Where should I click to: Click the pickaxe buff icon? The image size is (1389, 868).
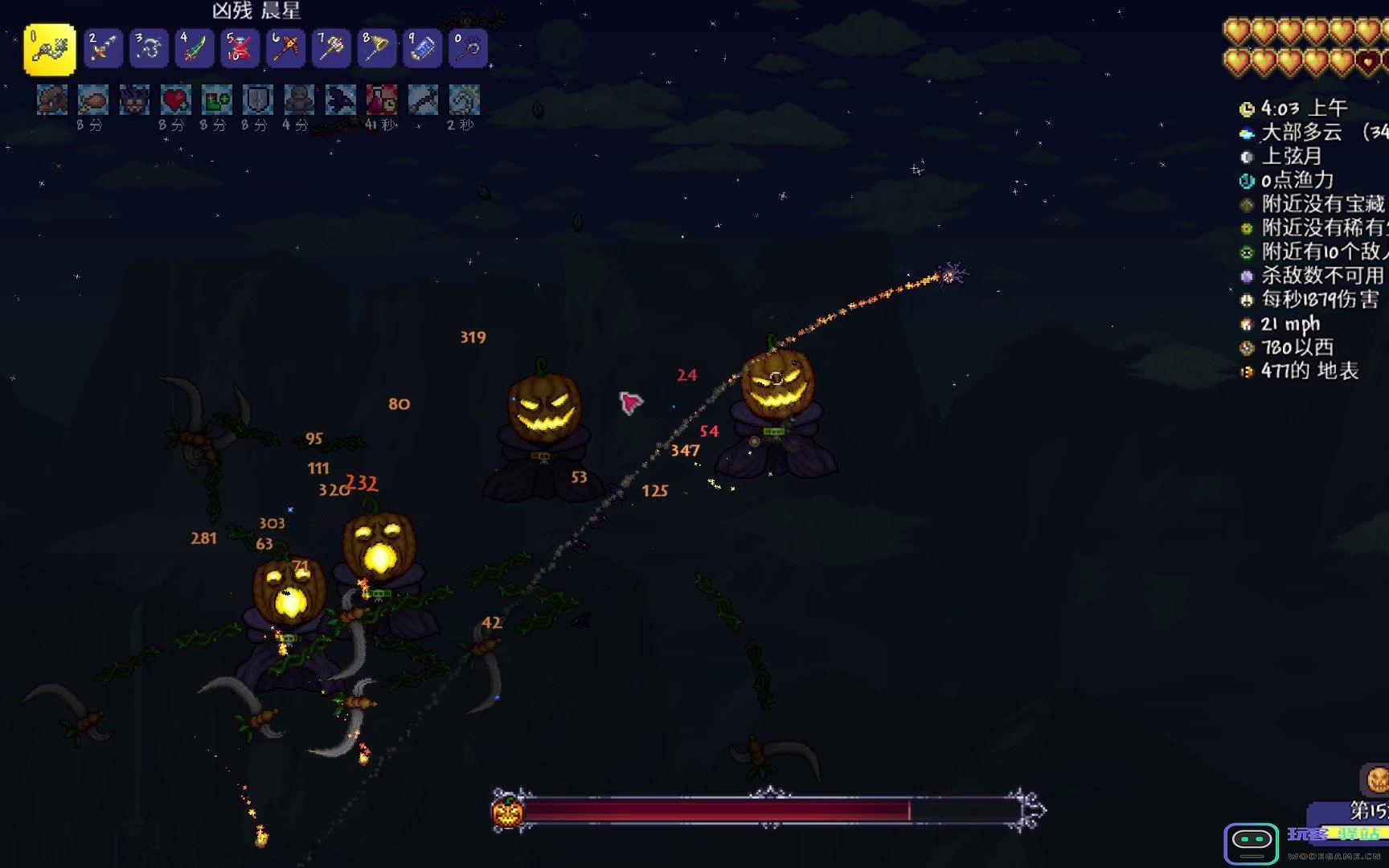tap(423, 100)
